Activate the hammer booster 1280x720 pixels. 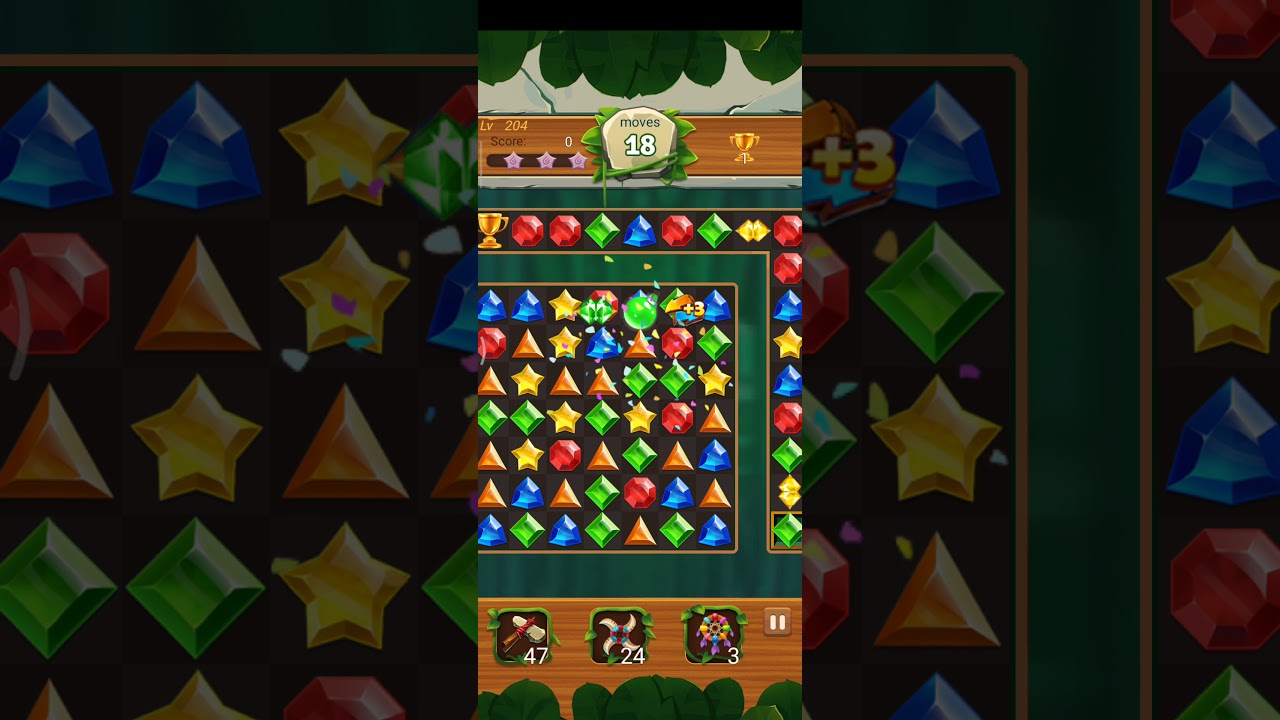[x=521, y=636]
